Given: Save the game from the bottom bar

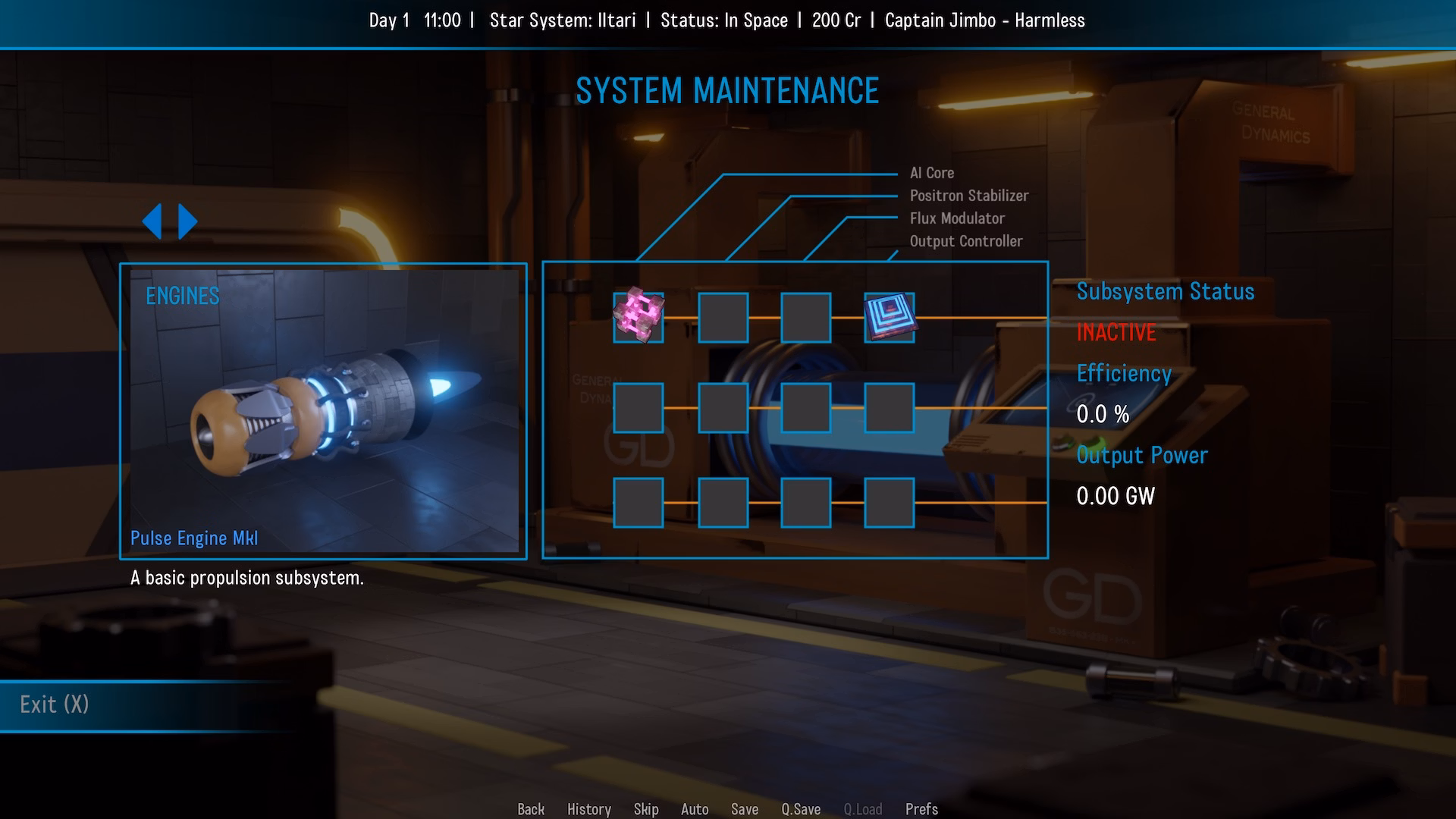Looking at the screenshot, I should [745, 809].
